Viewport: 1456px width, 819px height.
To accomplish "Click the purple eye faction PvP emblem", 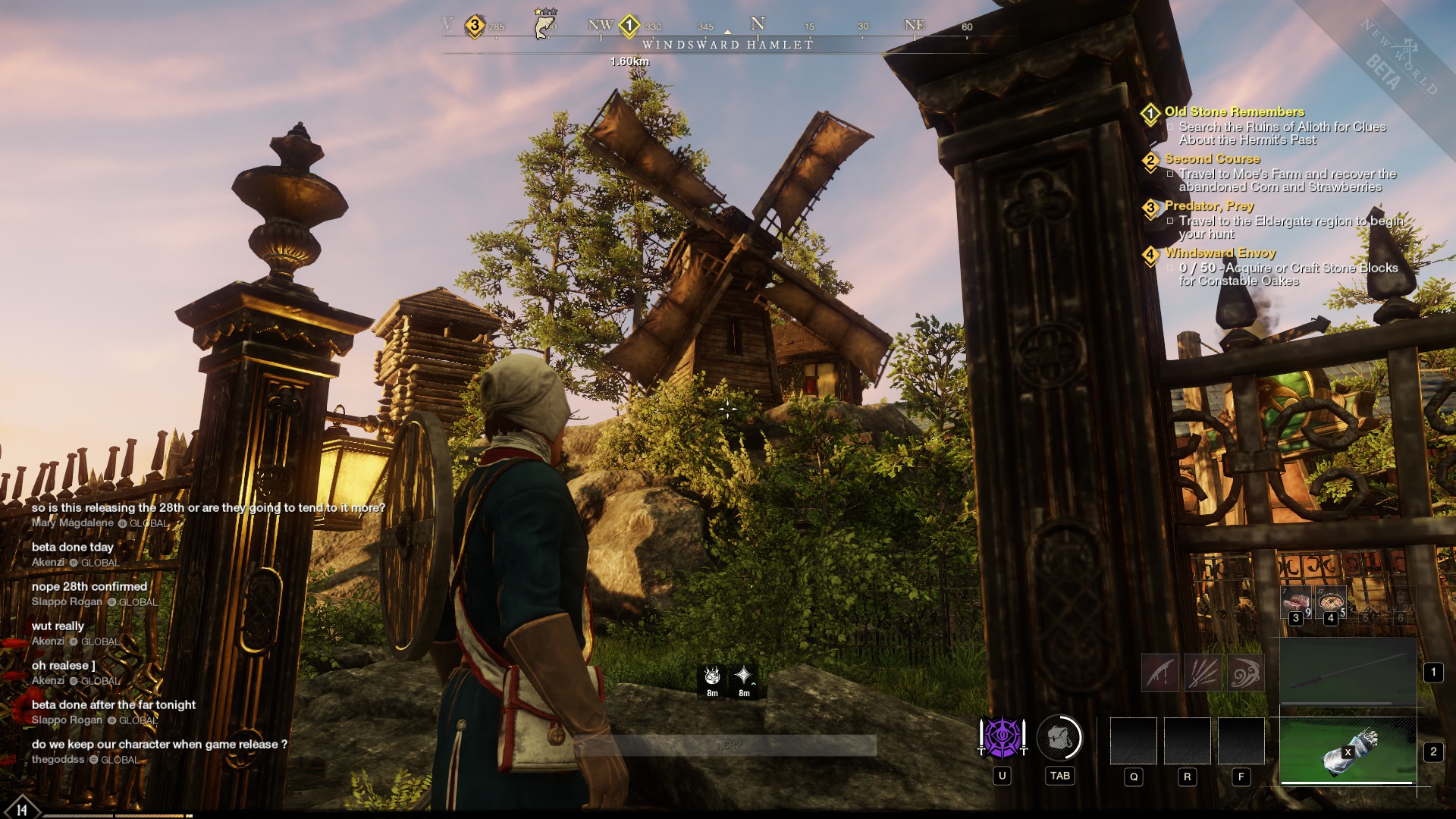I will [1002, 738].
